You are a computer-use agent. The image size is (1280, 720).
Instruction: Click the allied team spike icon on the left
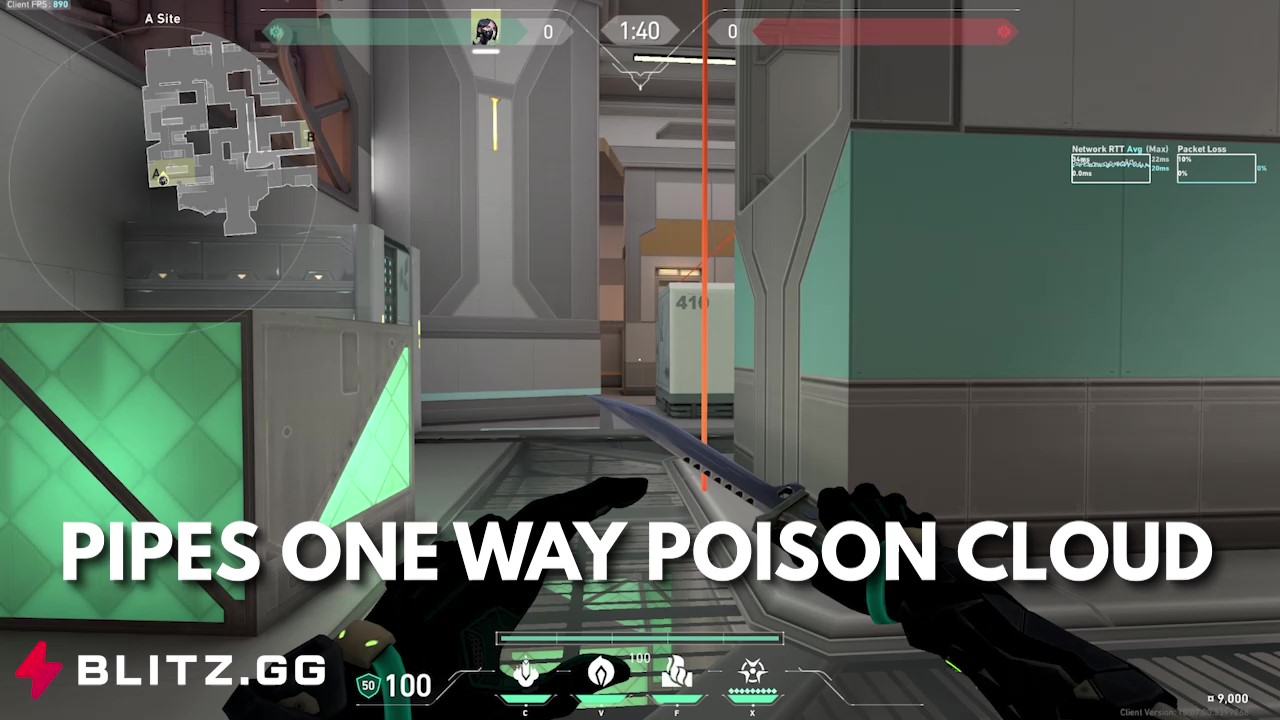point(276,31)
